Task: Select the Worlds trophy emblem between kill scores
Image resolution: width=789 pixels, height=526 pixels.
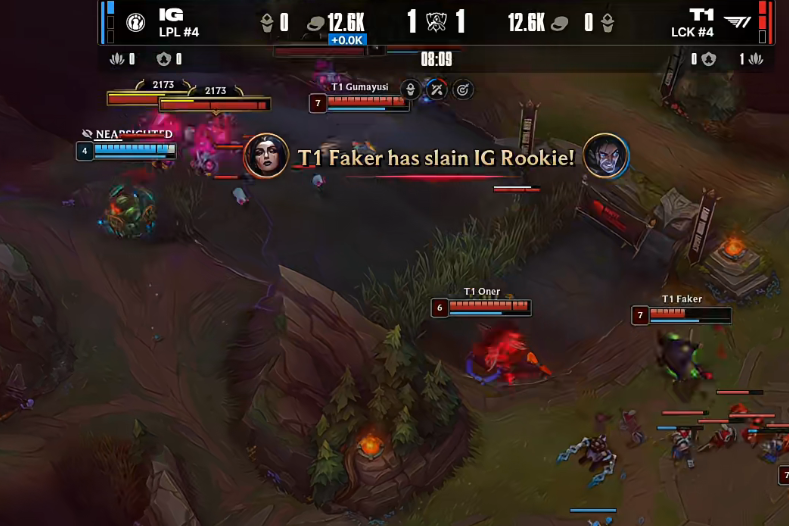Action: (x=436, y=22)
